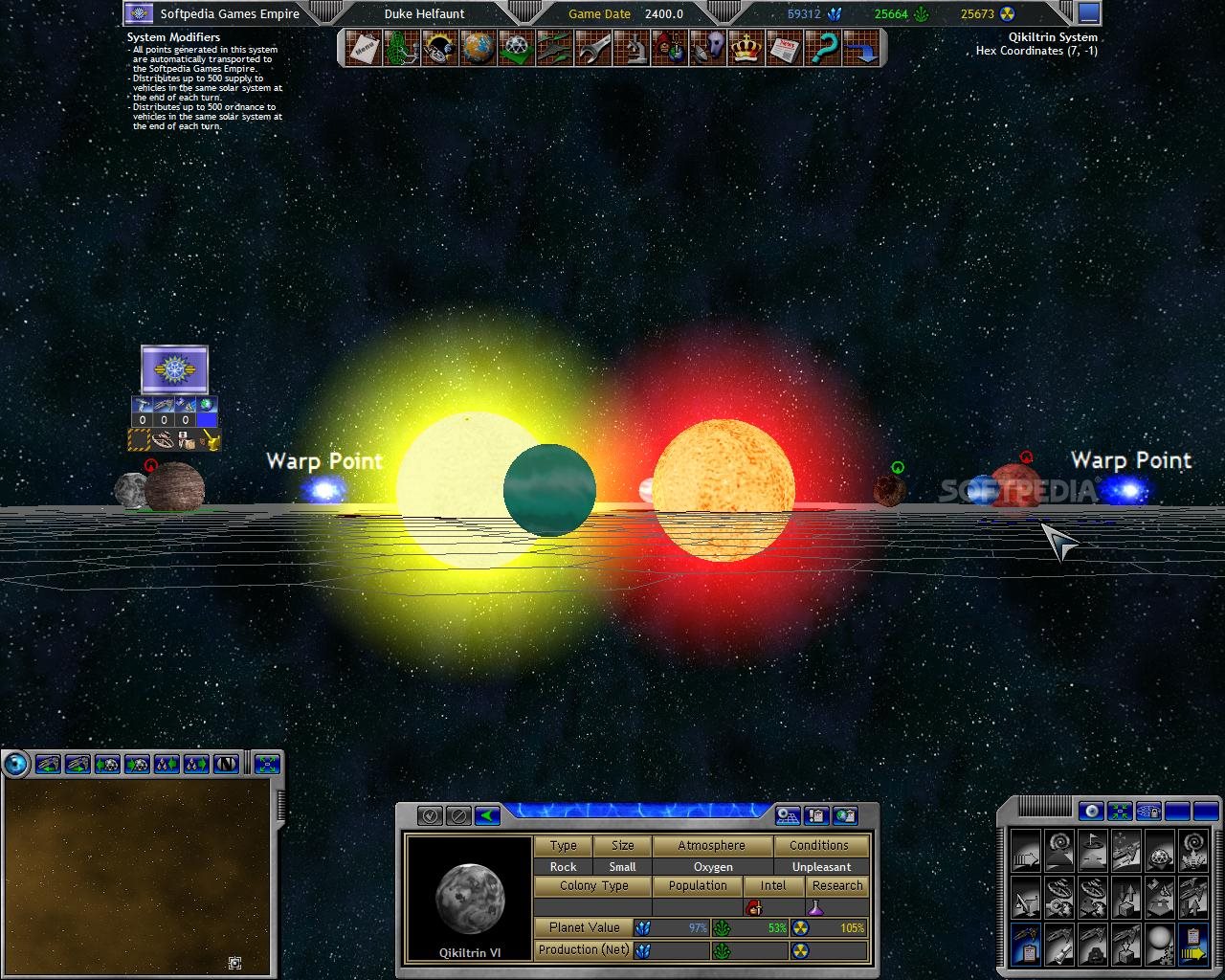Open the Menu clipboard in the top toolbar
This screenshot has height=980, width=1225.
click(x=364, y=48)
